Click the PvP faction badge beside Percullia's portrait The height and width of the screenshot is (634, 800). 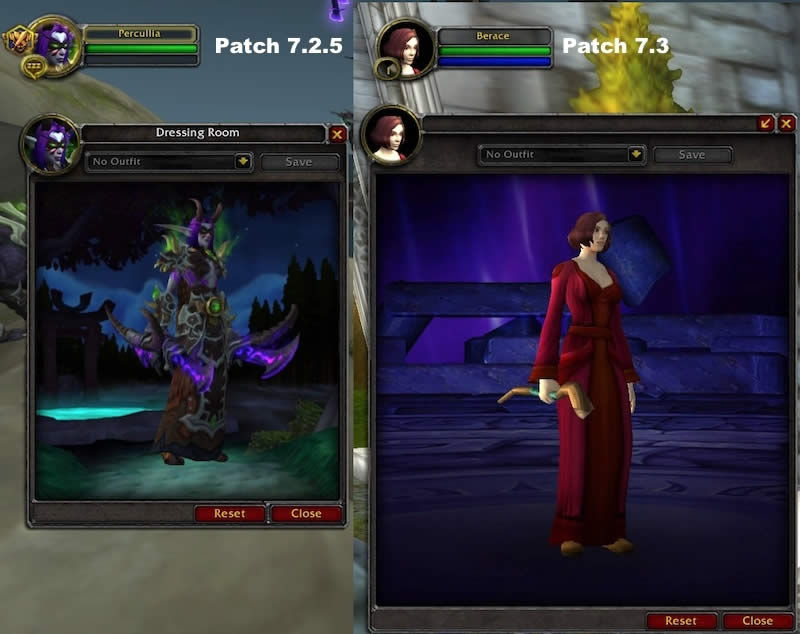click(x=17, y=41)
